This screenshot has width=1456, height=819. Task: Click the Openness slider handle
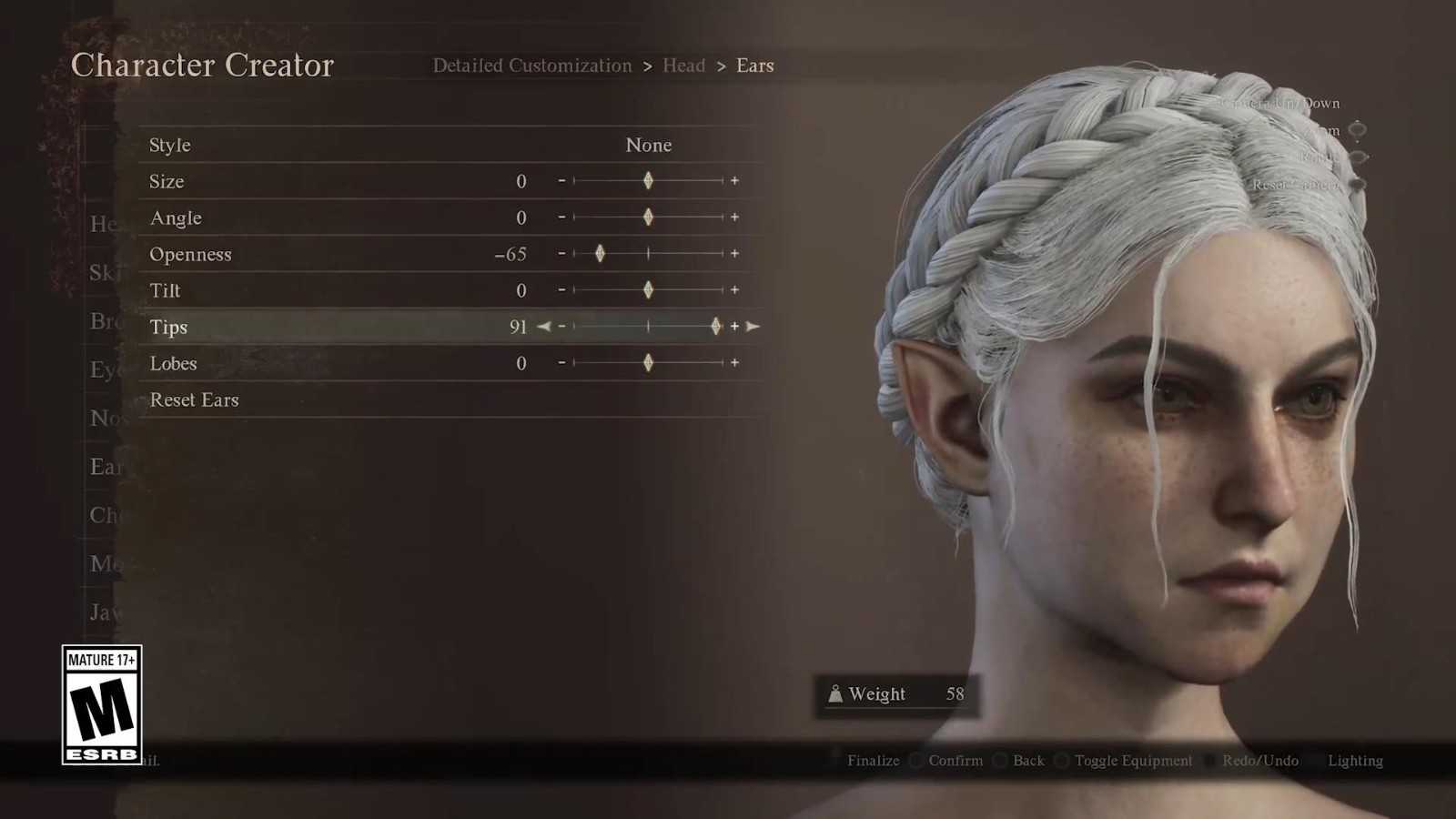coord(600,254)
